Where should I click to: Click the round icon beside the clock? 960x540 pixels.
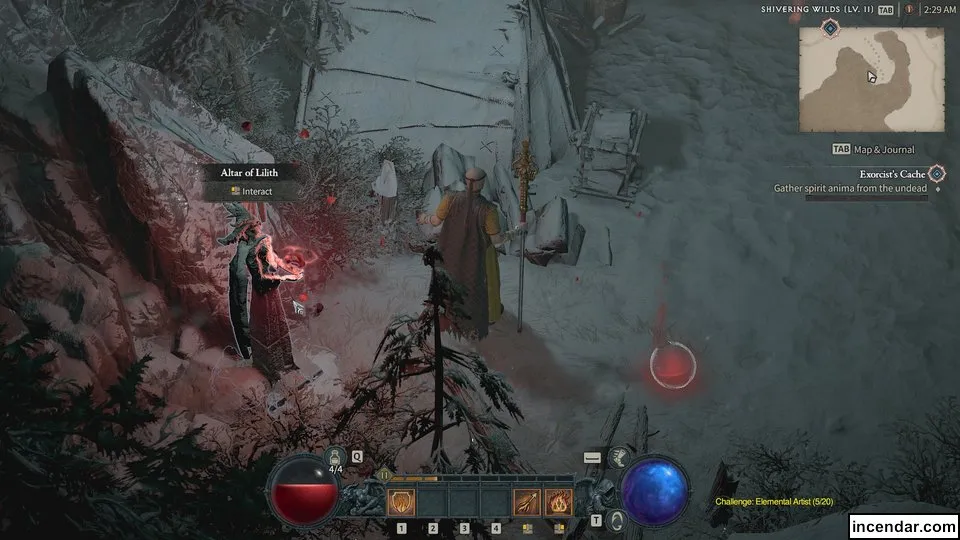[x=910, y=9]
